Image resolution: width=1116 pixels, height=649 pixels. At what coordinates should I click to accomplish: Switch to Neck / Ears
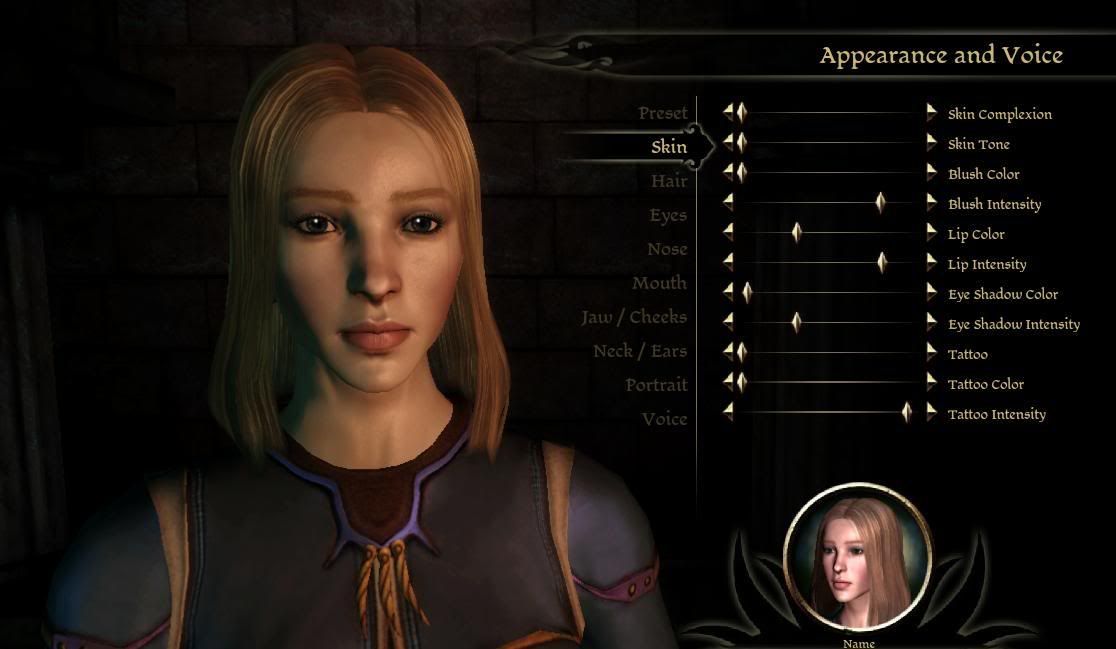pyautogui.click(x=640, y=351)
